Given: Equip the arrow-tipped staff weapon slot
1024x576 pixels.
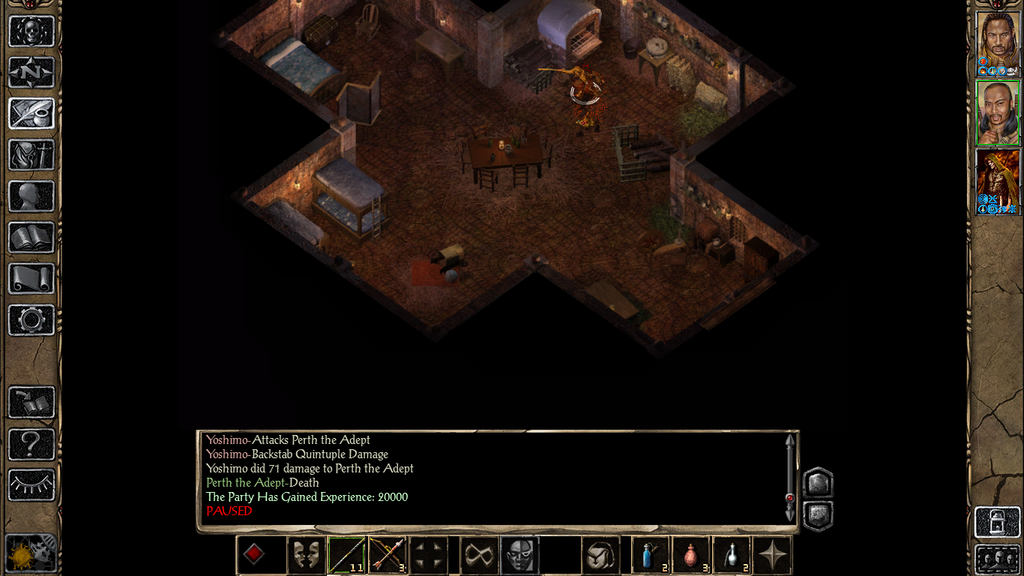Looking at the screenshot, I should click(346, 555).
